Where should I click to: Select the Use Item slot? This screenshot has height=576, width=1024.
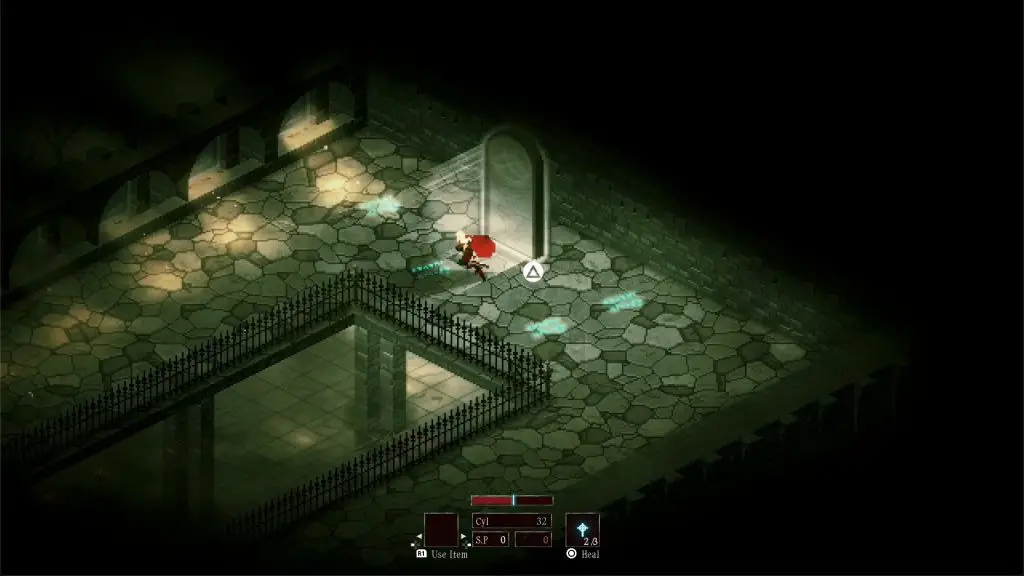pos(441,530)
